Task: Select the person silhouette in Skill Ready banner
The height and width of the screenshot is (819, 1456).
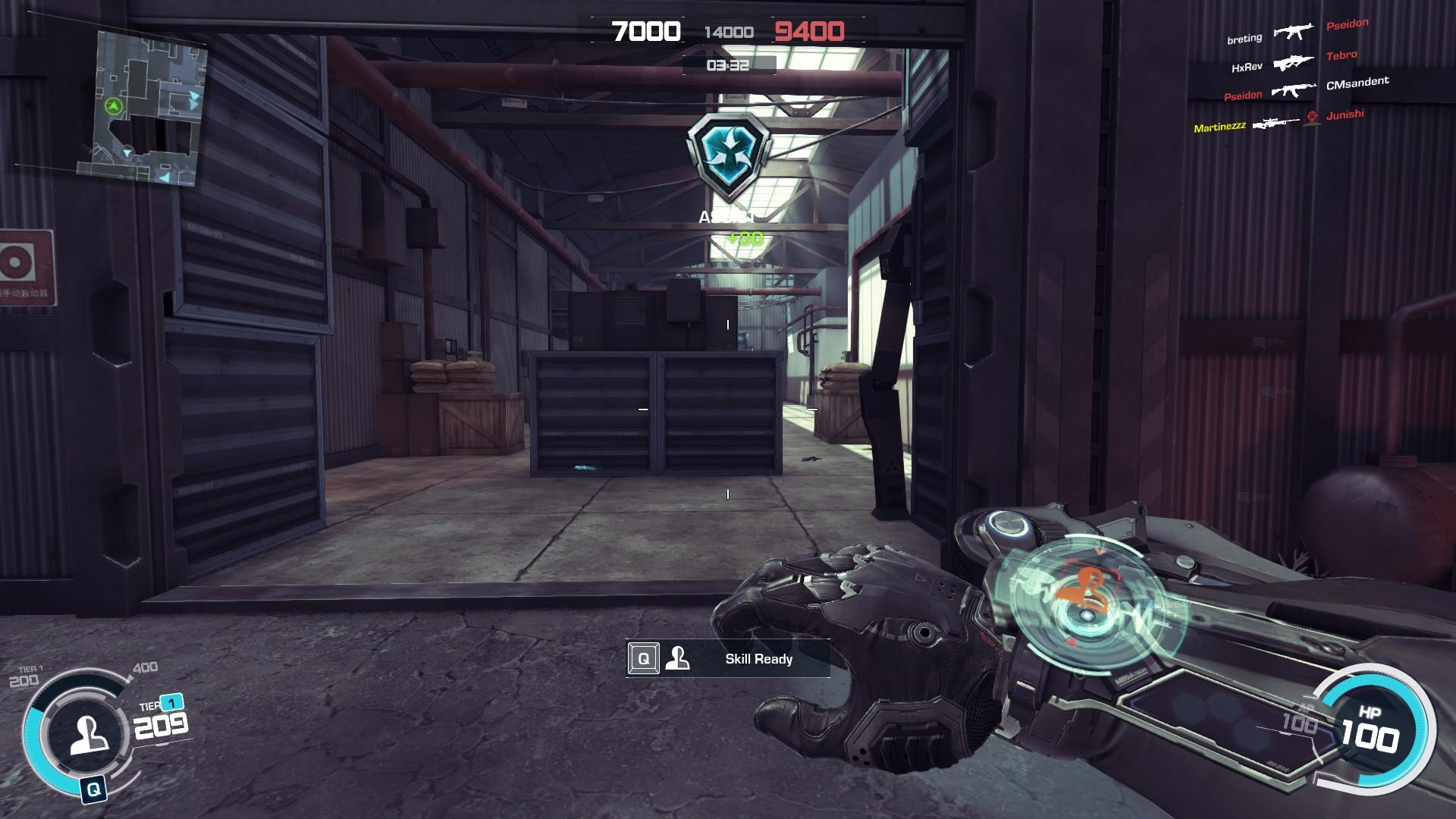Action: tap(679, 659)
